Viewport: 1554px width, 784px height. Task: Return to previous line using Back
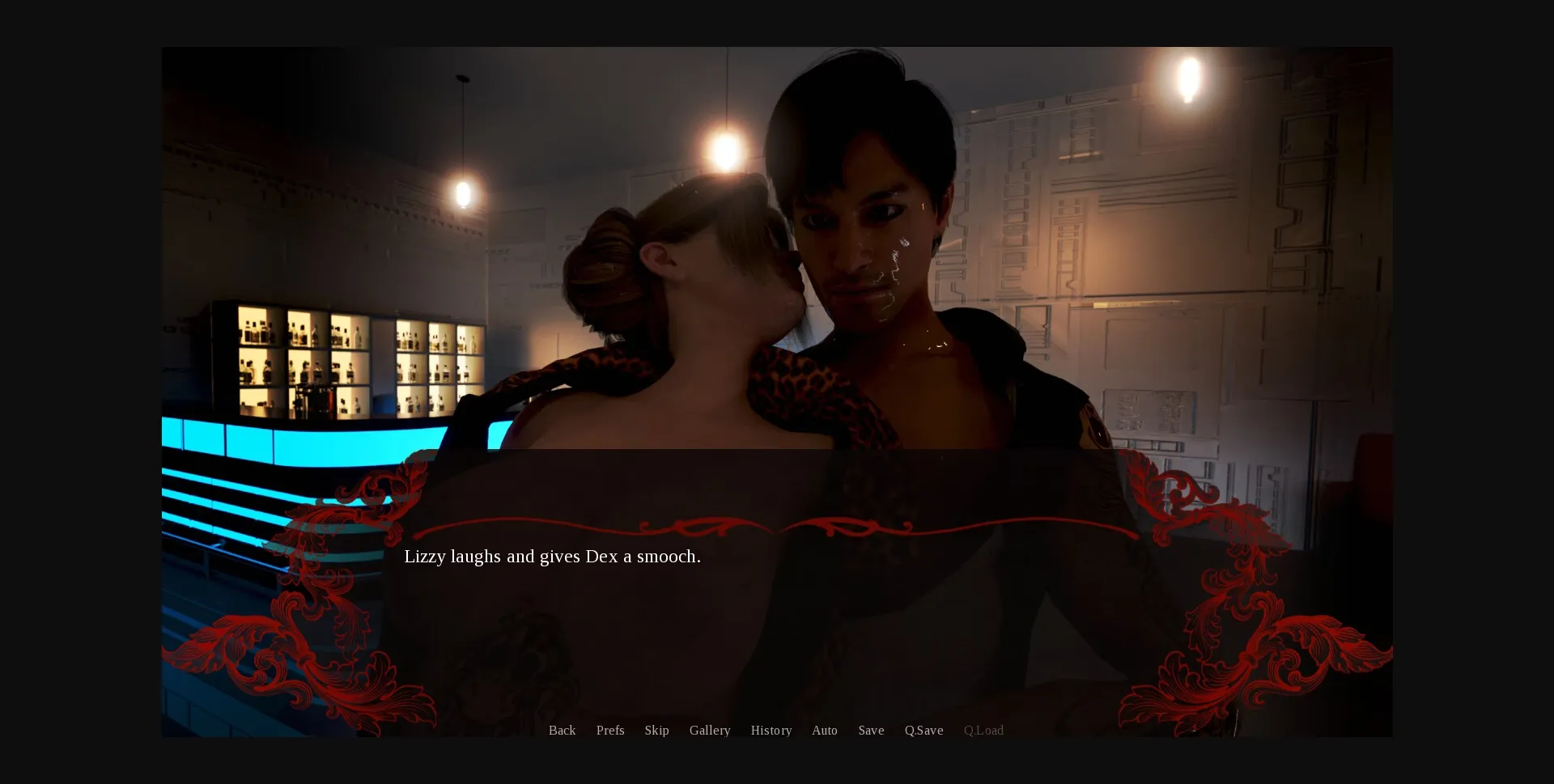pyautogui.click(x=562, y=730)
